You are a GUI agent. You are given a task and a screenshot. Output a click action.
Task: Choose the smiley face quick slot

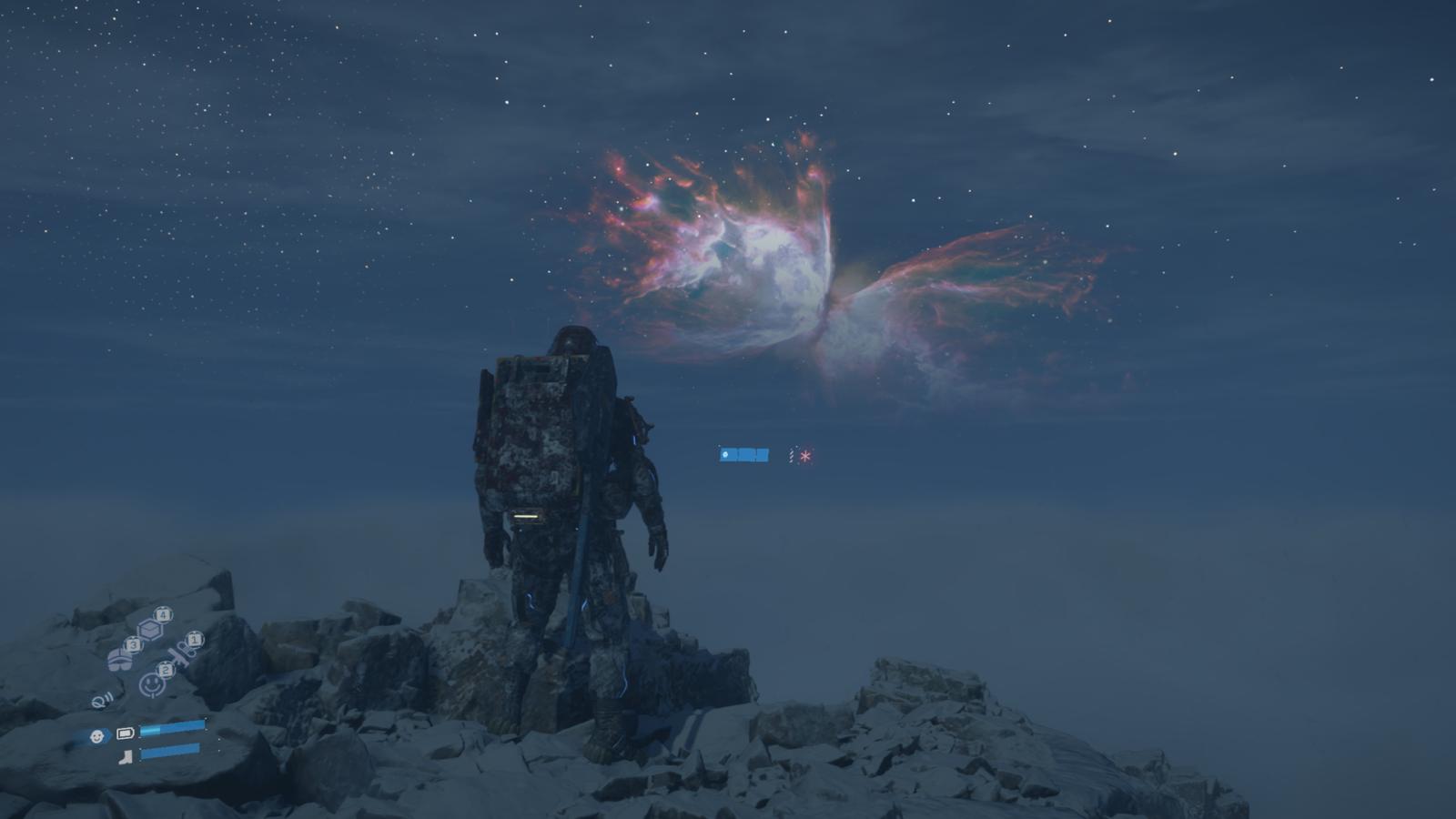coord(151,682)
